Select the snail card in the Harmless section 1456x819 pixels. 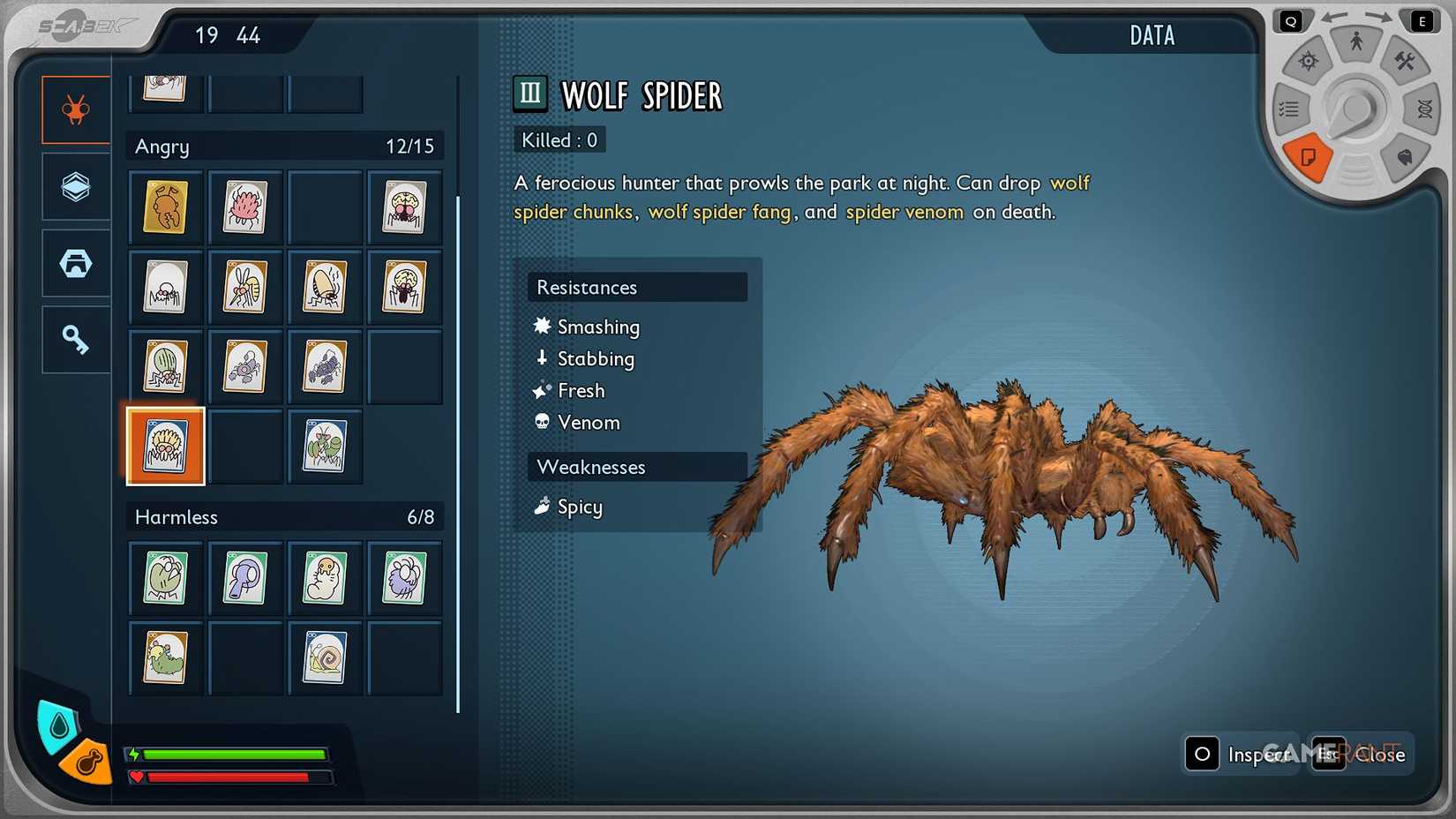tap(324, 657)
